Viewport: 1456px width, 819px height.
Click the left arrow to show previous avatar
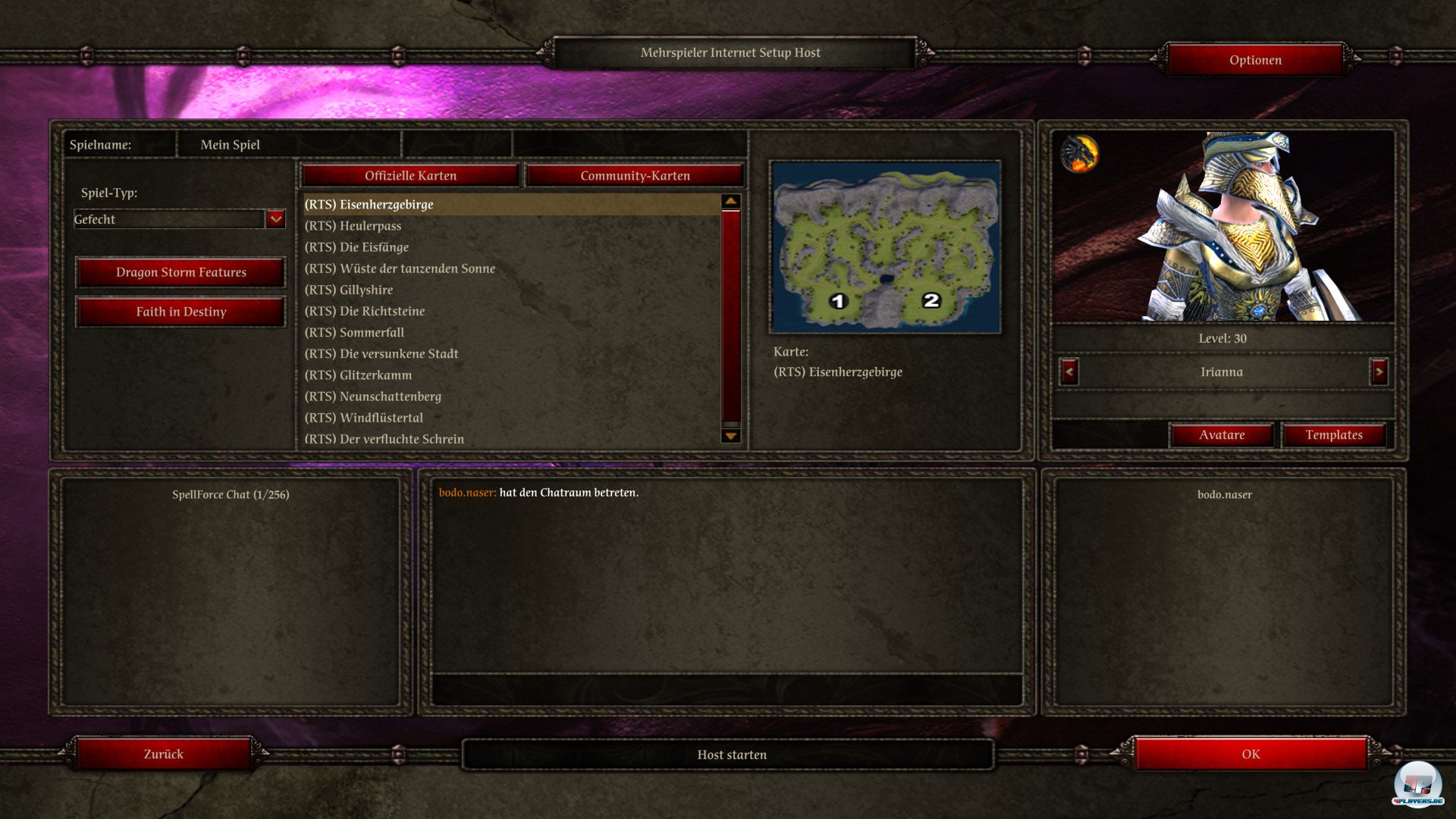(x=1068, y=373)
